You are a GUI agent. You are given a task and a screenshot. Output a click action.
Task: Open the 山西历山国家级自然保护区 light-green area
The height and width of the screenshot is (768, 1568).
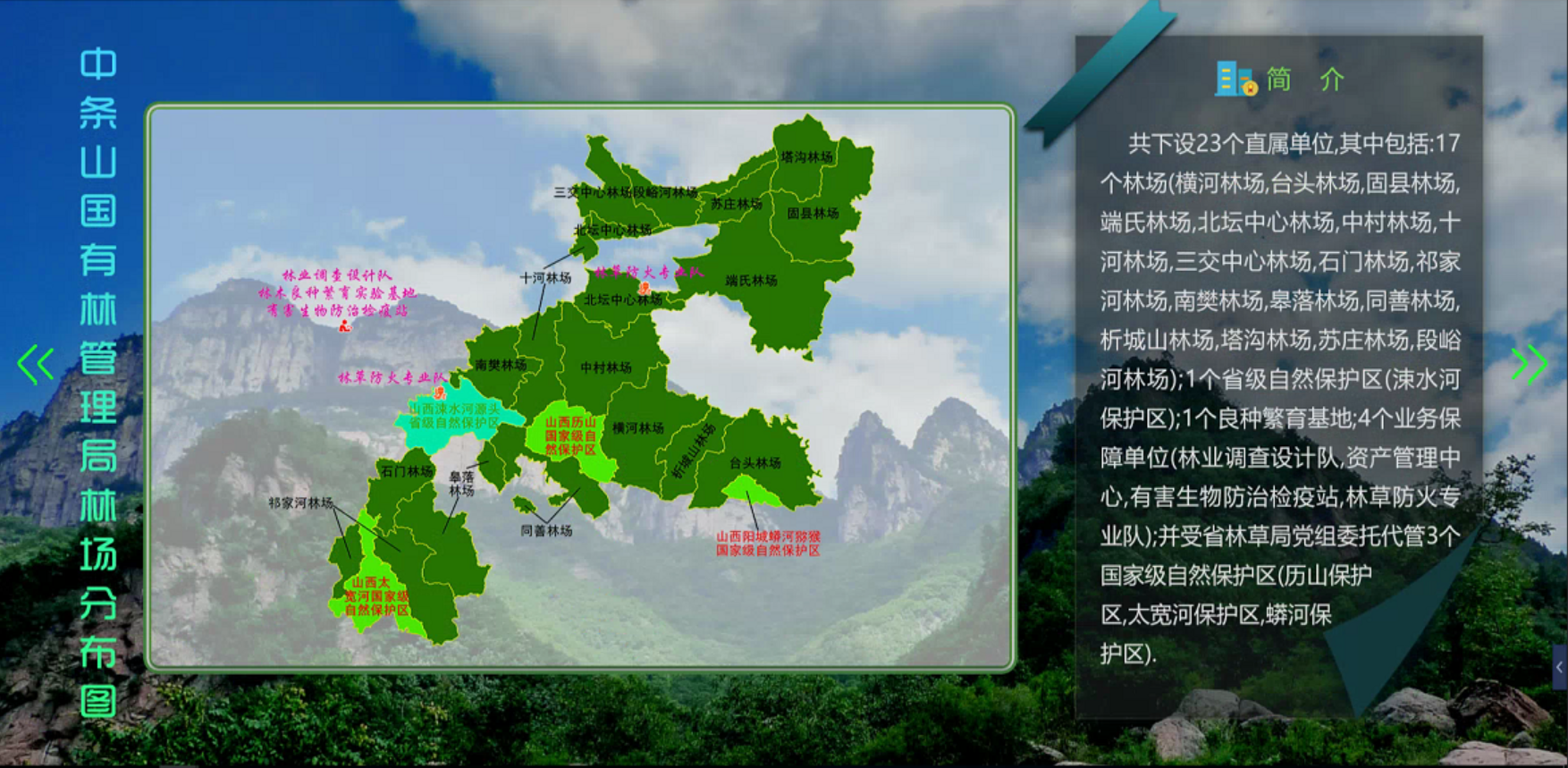[571, 435]
